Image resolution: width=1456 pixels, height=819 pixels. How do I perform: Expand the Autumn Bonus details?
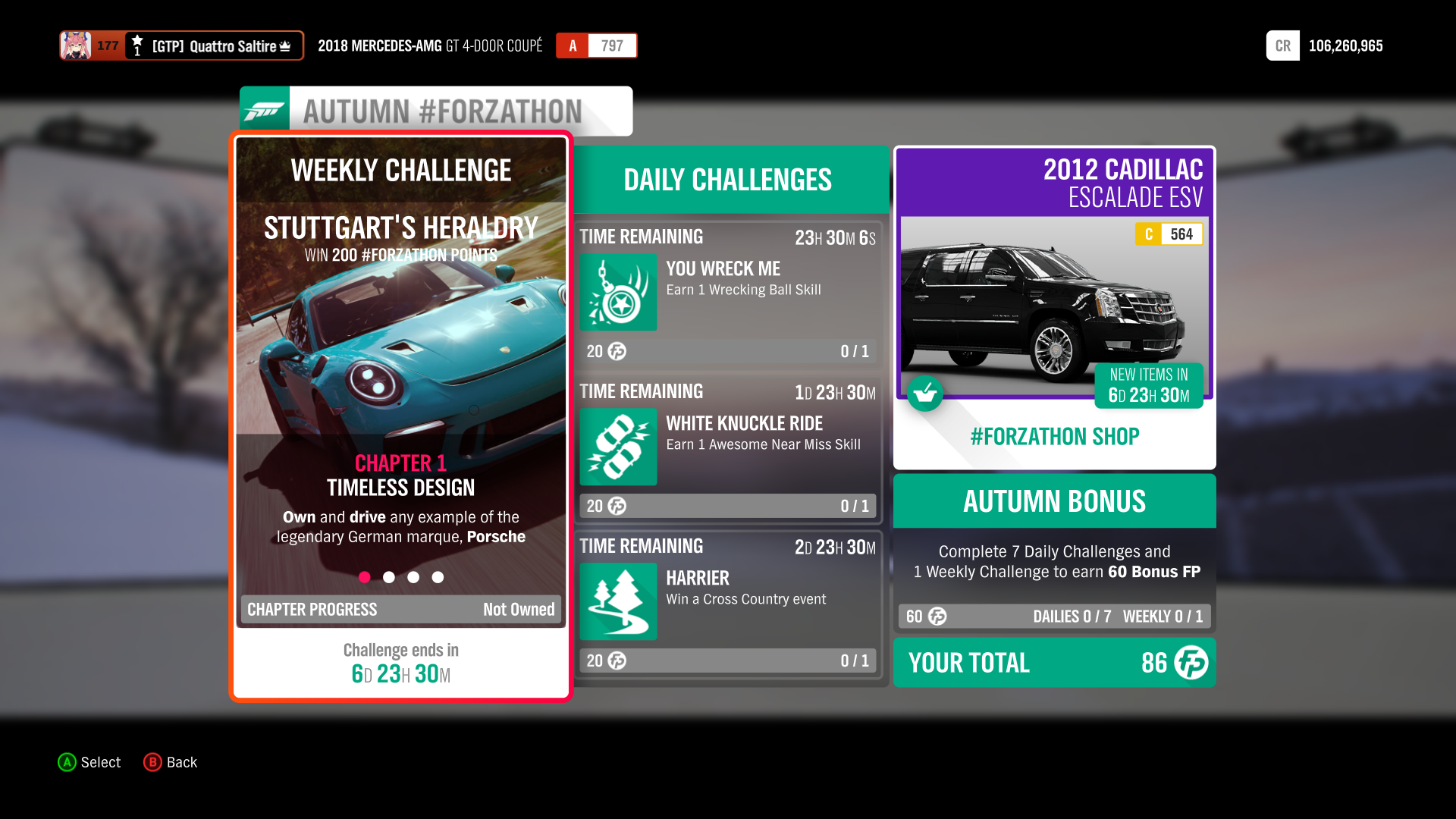pyautogui.click(x=1053, y=500)
